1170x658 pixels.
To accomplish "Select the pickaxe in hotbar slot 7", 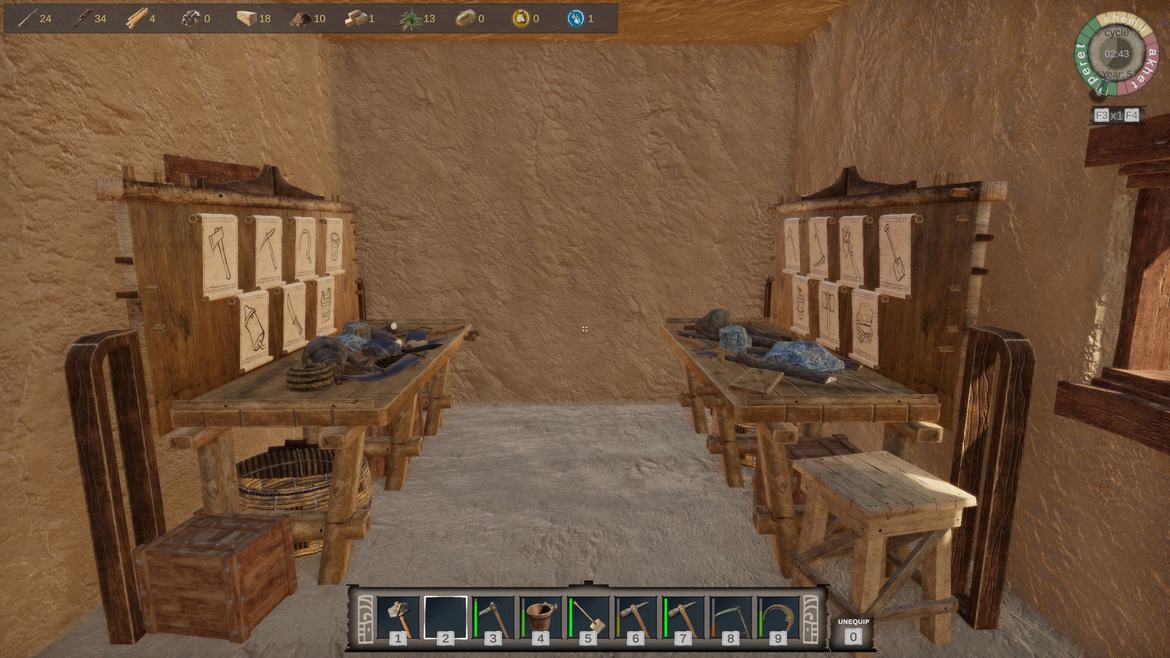I will coord(684,617).
